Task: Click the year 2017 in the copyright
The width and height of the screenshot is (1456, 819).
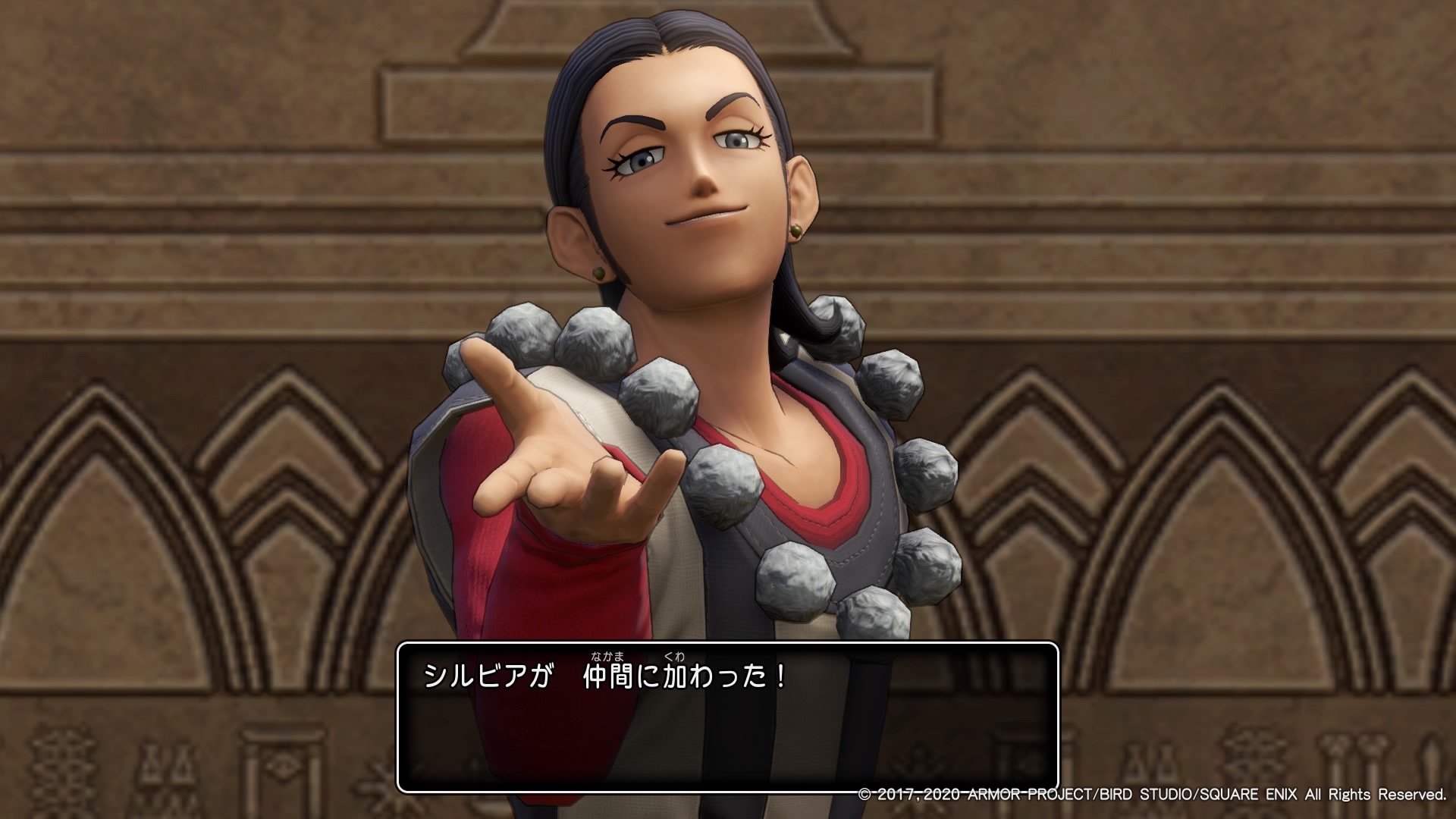Action: coord(895,794)
